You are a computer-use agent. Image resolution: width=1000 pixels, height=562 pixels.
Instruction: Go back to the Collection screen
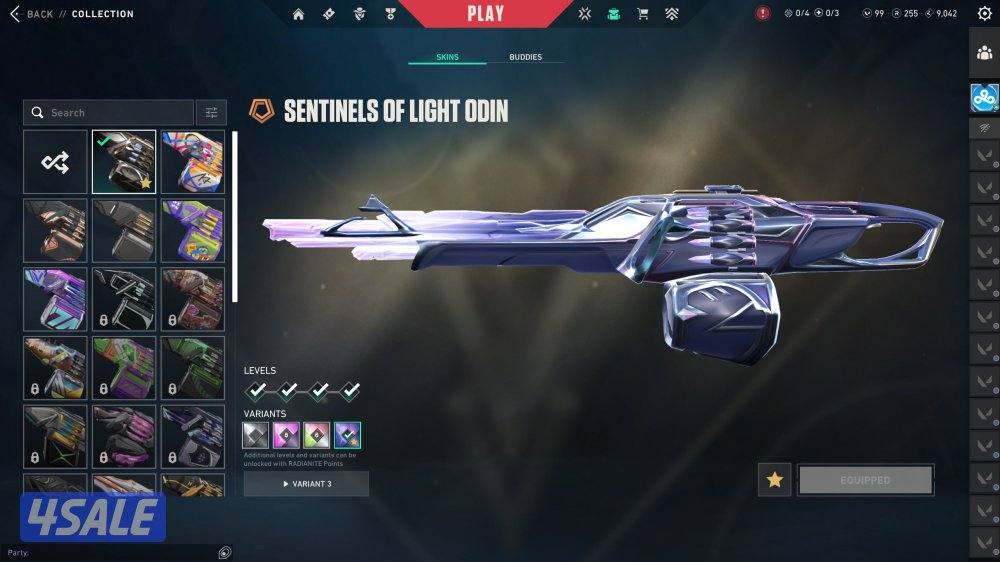tap(40, 14)
